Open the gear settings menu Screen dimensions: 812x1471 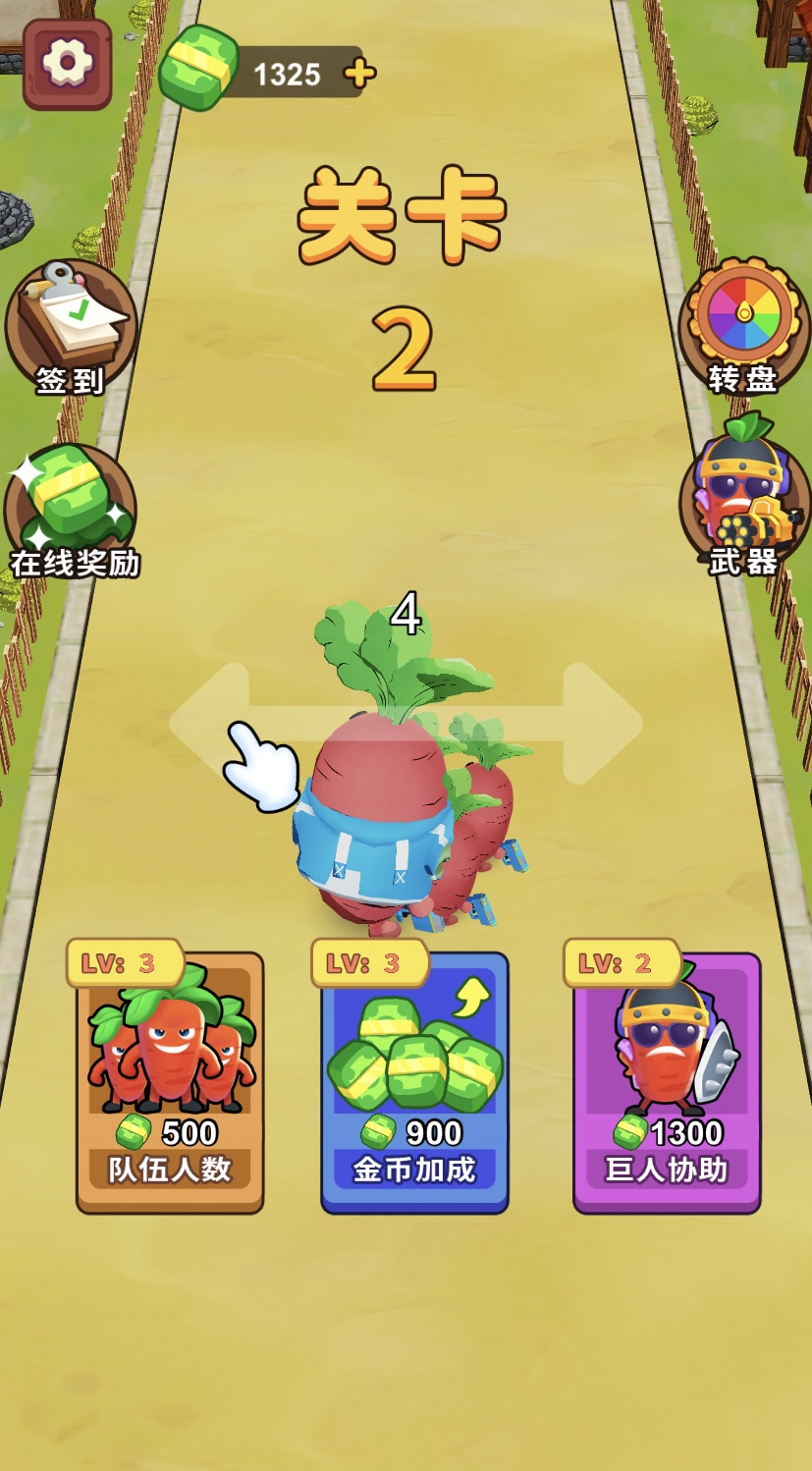(67, 64)
